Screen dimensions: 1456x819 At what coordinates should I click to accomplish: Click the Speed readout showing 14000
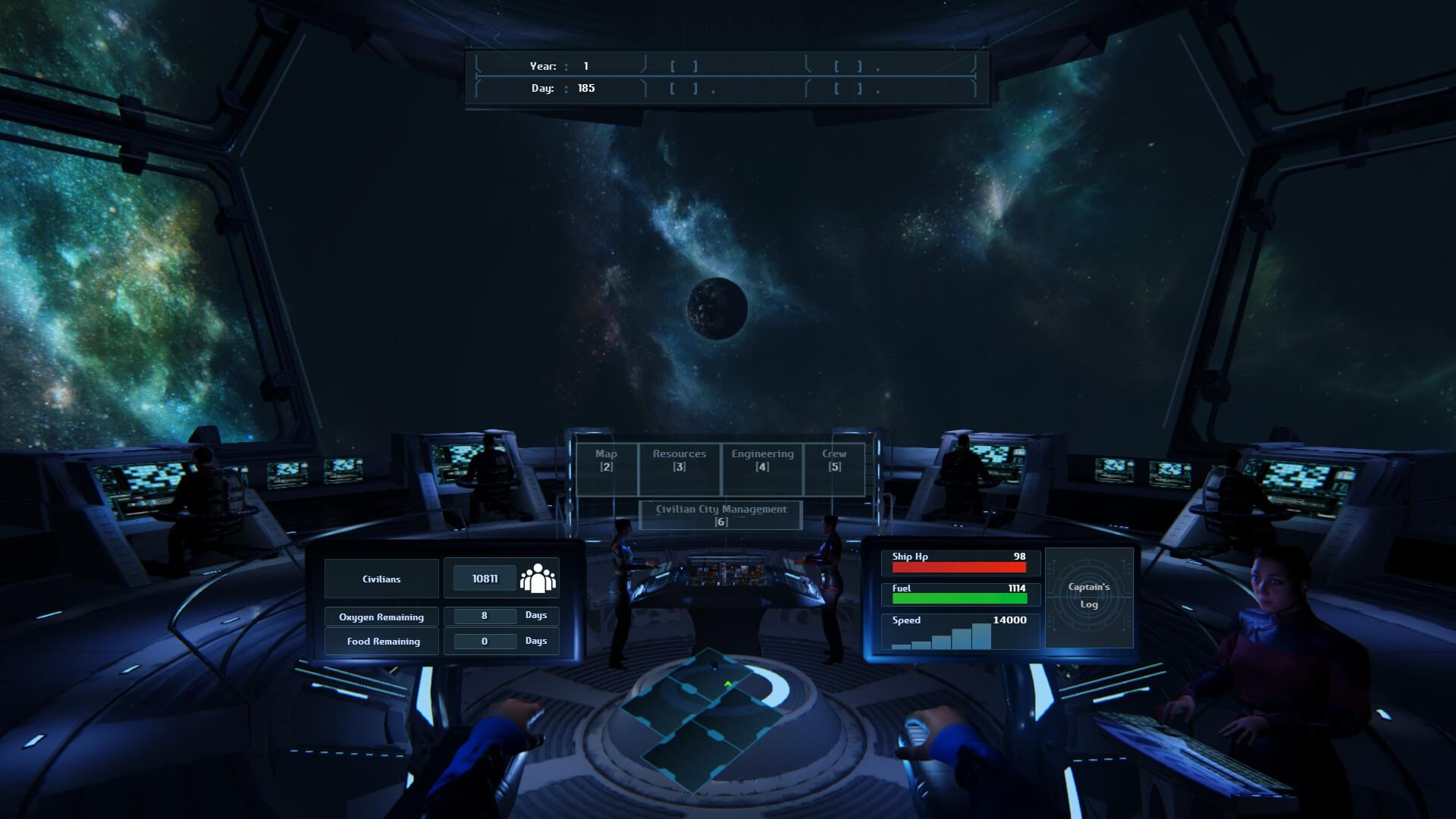(x=1011, y=620)
